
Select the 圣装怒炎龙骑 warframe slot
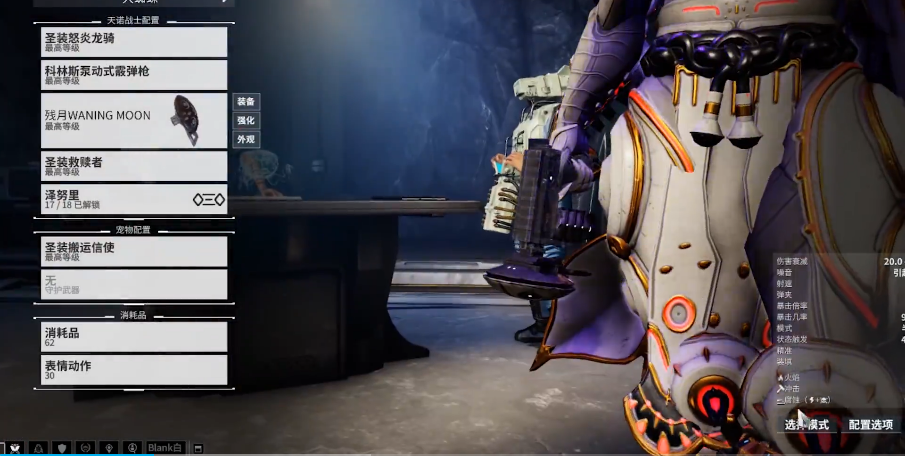[134, 42]
